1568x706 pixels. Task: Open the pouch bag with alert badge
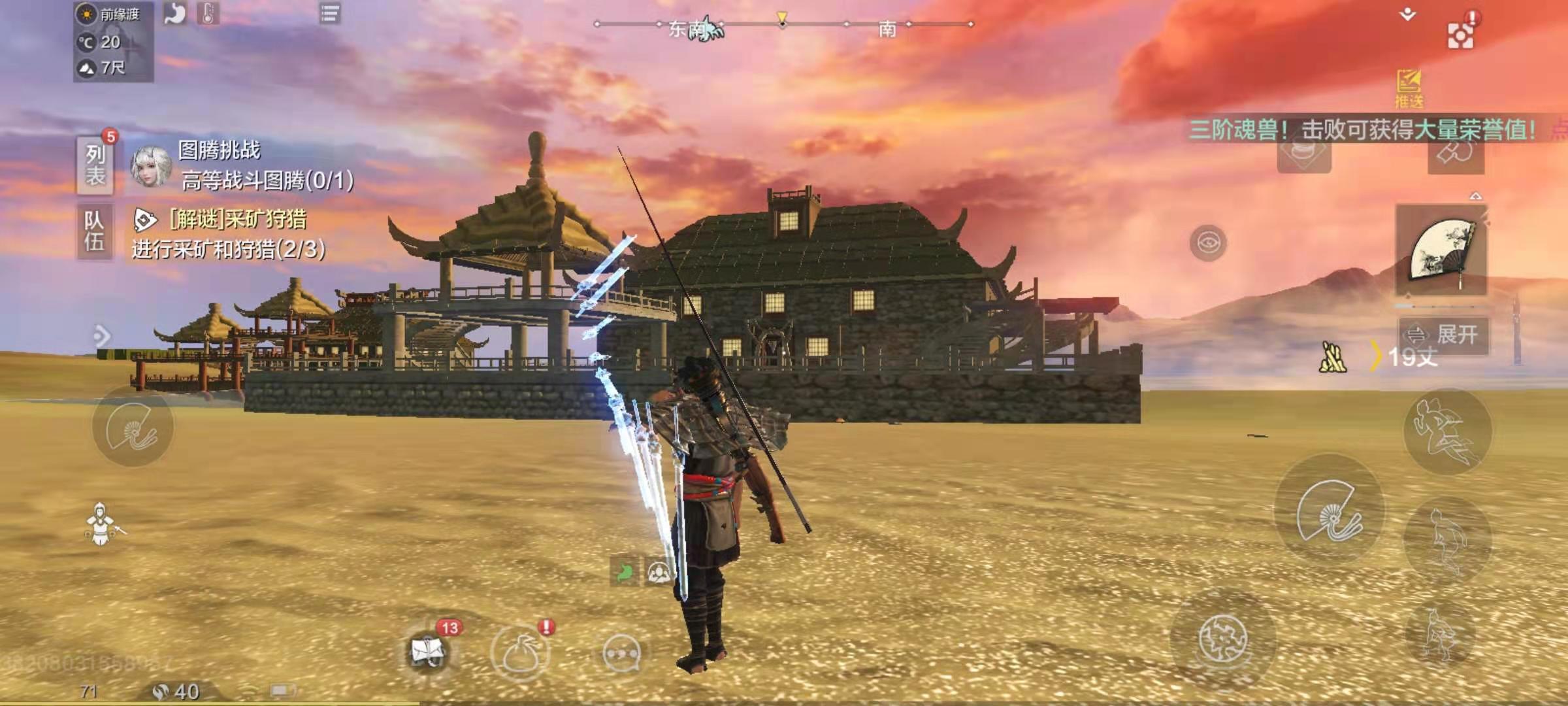click(x=521, y=652)
